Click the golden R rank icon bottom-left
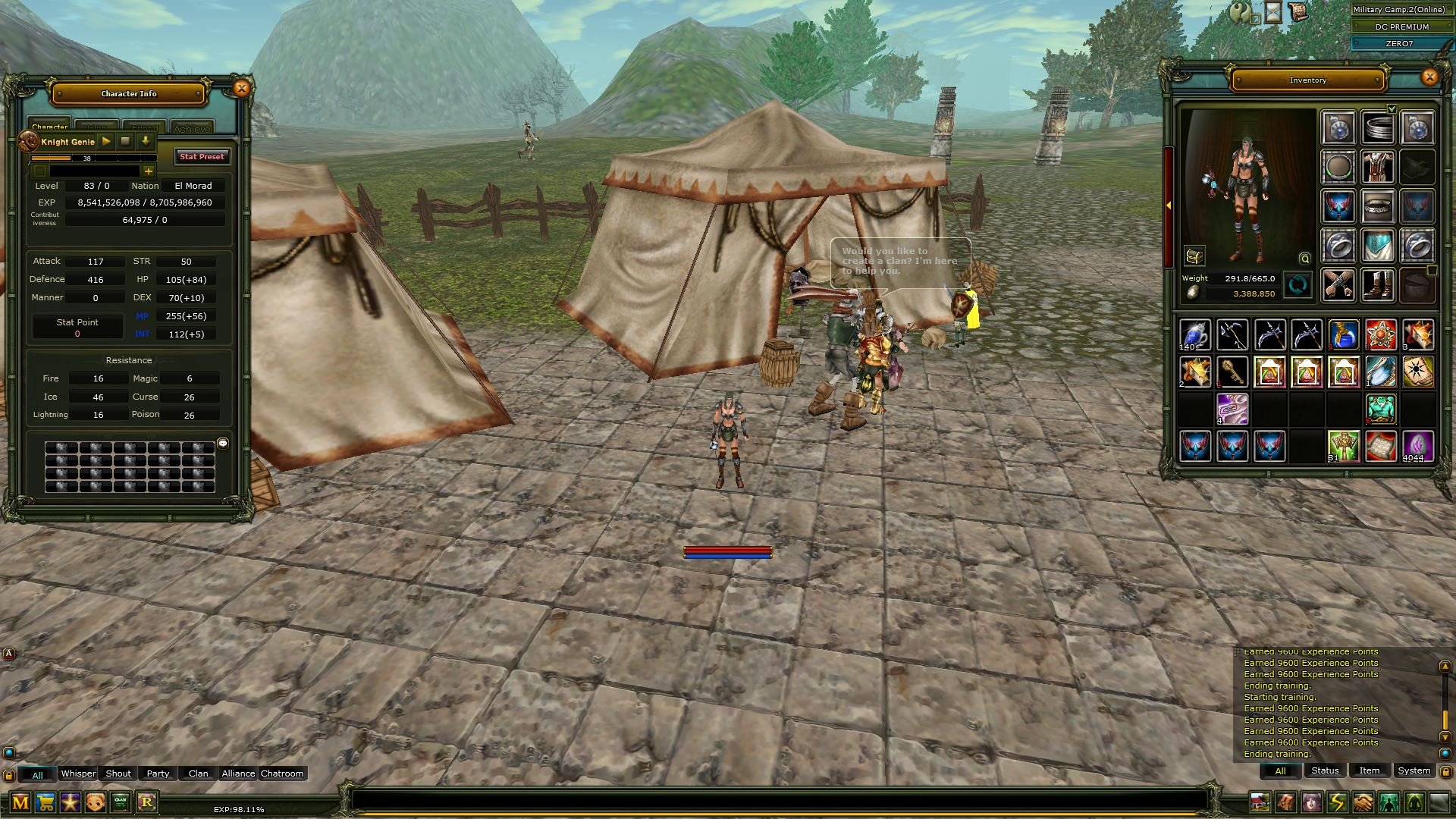The height and width of the screenshot is (819, 1456). (x=148, y=802)
